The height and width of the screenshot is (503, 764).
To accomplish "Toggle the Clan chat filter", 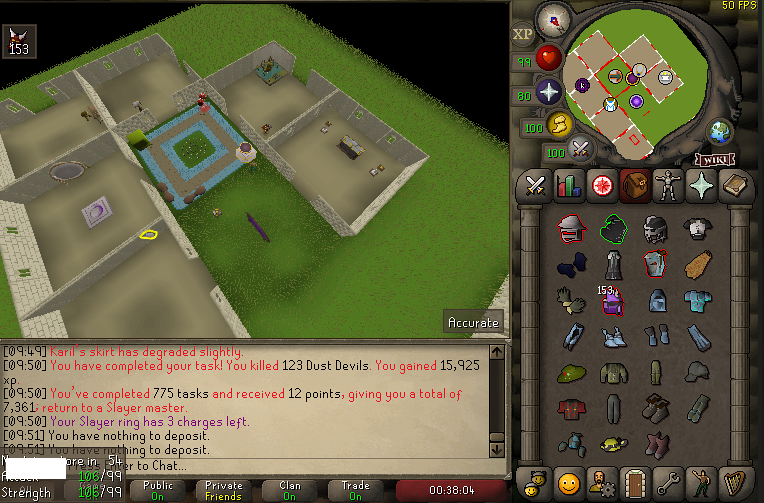I will click(x=289, y=490).
